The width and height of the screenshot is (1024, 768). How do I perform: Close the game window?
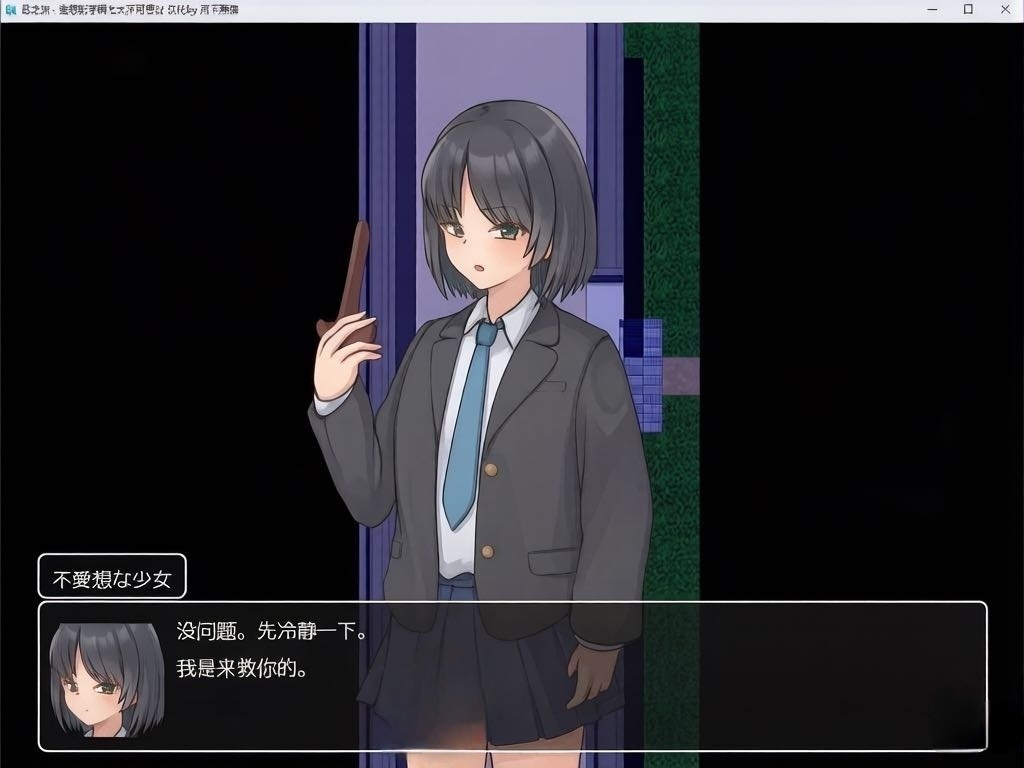[1002, 10]
